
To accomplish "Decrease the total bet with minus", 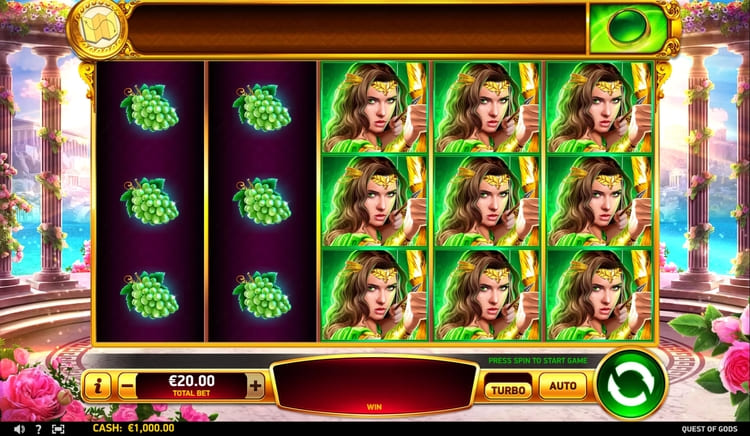I will [127, 385].
